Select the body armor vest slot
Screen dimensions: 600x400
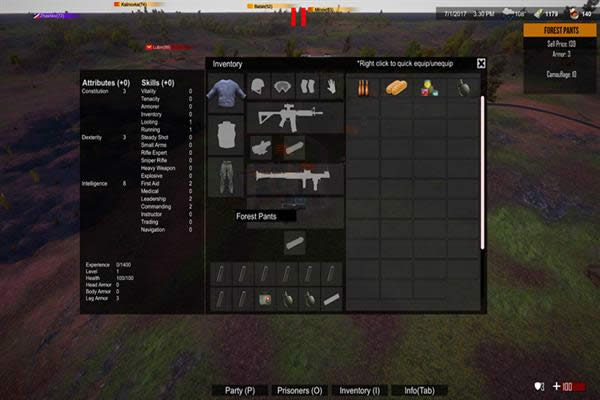pyautogui.click(x=225, y=135)
